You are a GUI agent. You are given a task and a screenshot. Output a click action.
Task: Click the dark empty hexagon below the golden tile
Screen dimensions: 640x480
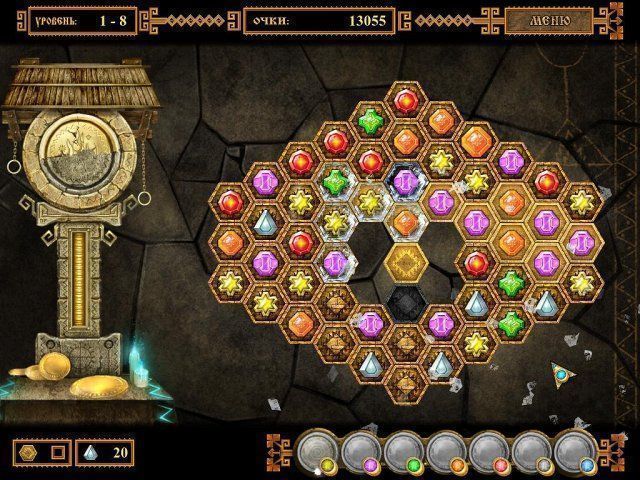click(x=405, y=303)
